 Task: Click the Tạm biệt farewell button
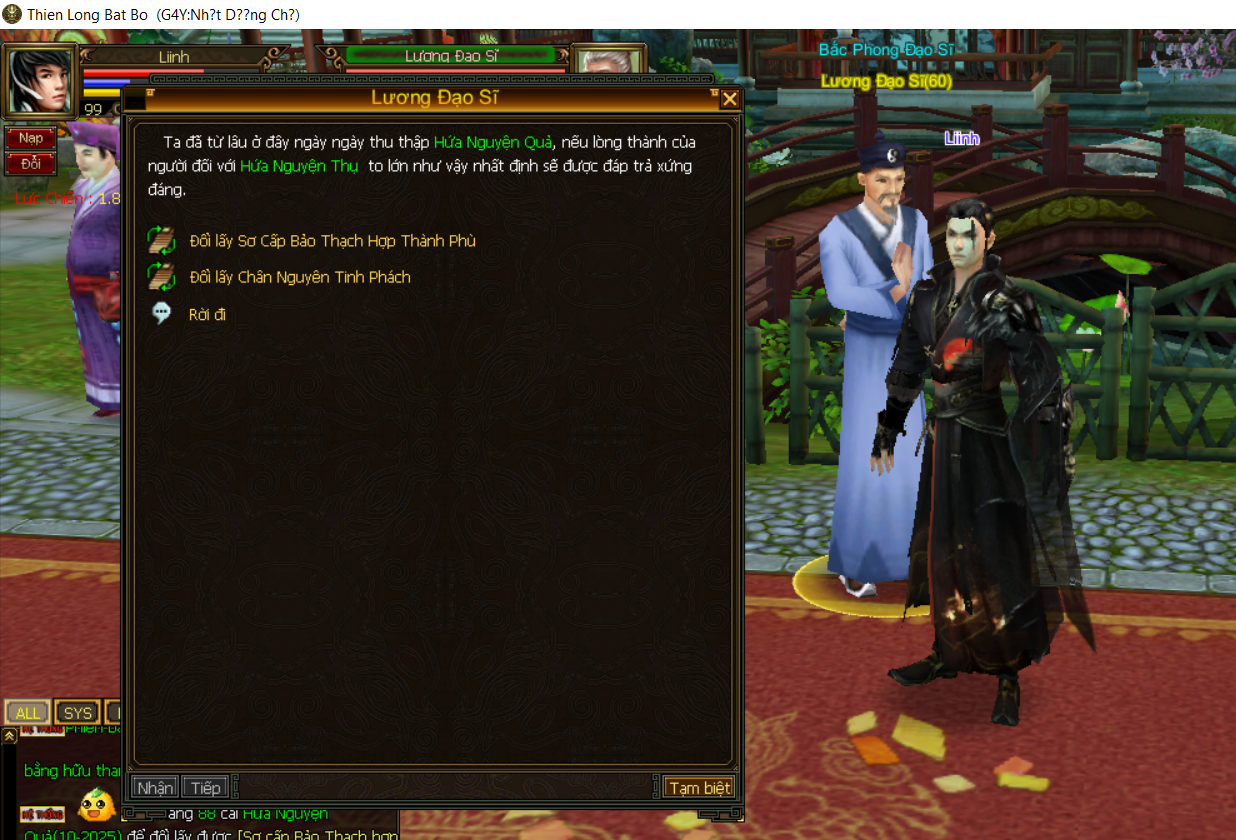699,787
